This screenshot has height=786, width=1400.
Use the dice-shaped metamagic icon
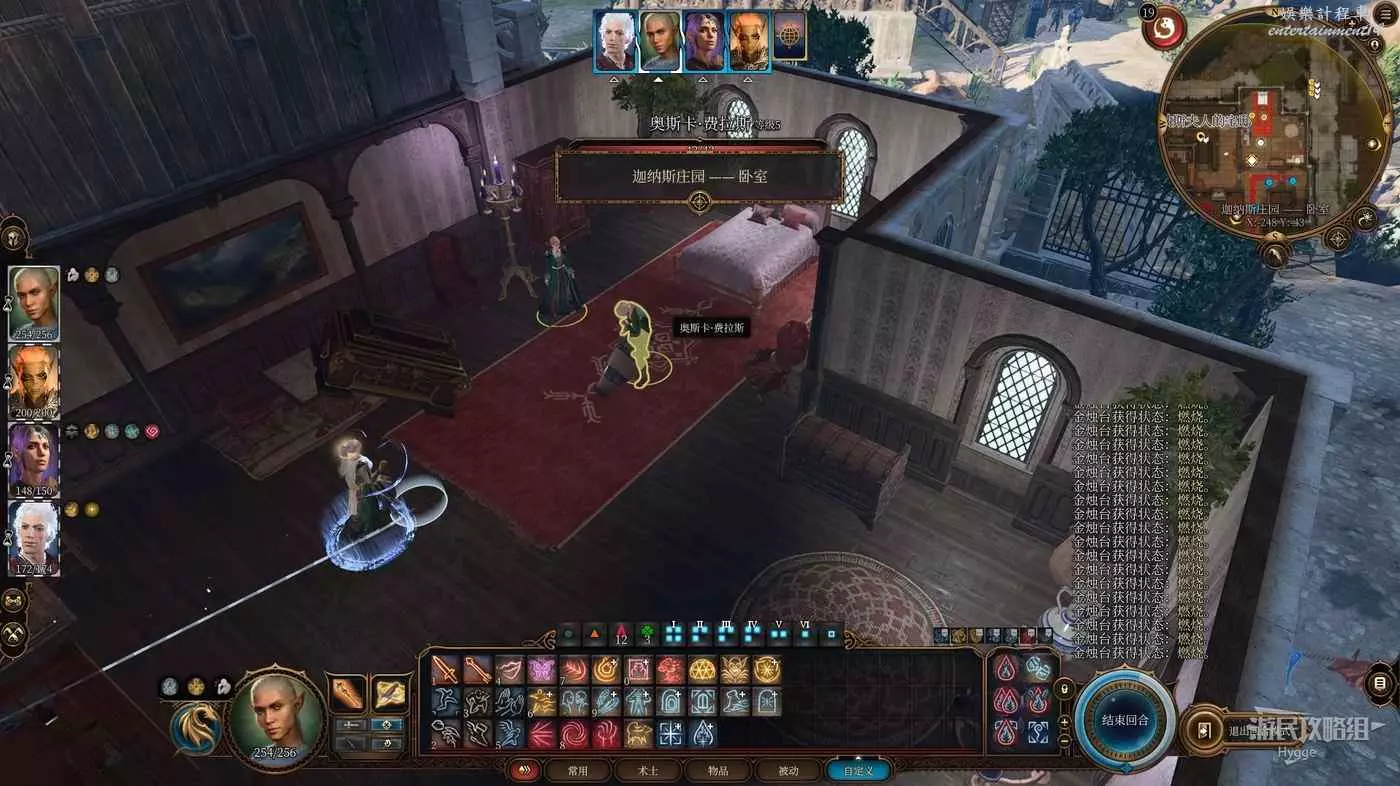pos(1038,669)
